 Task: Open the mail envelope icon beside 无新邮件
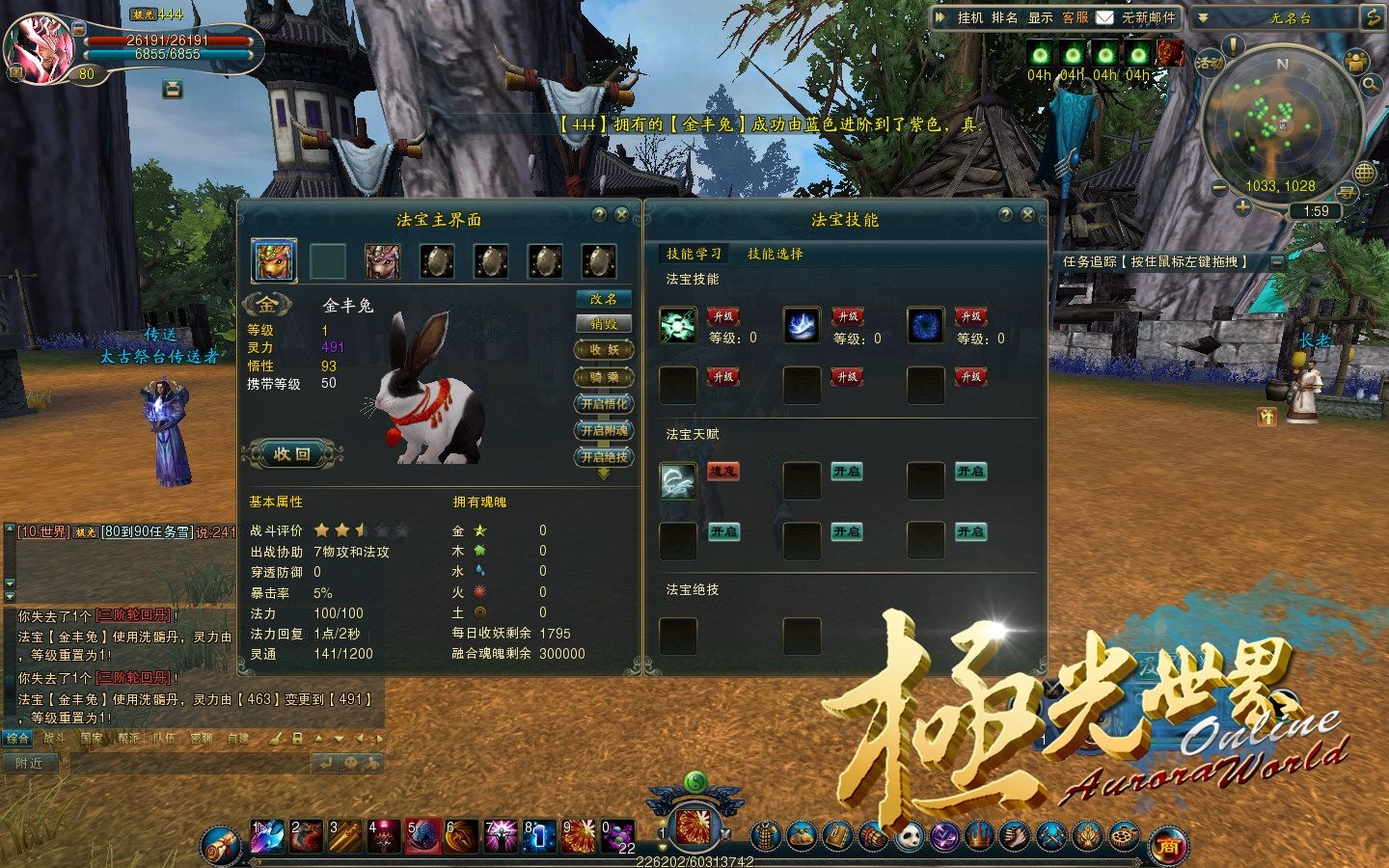pos(1105,17)
